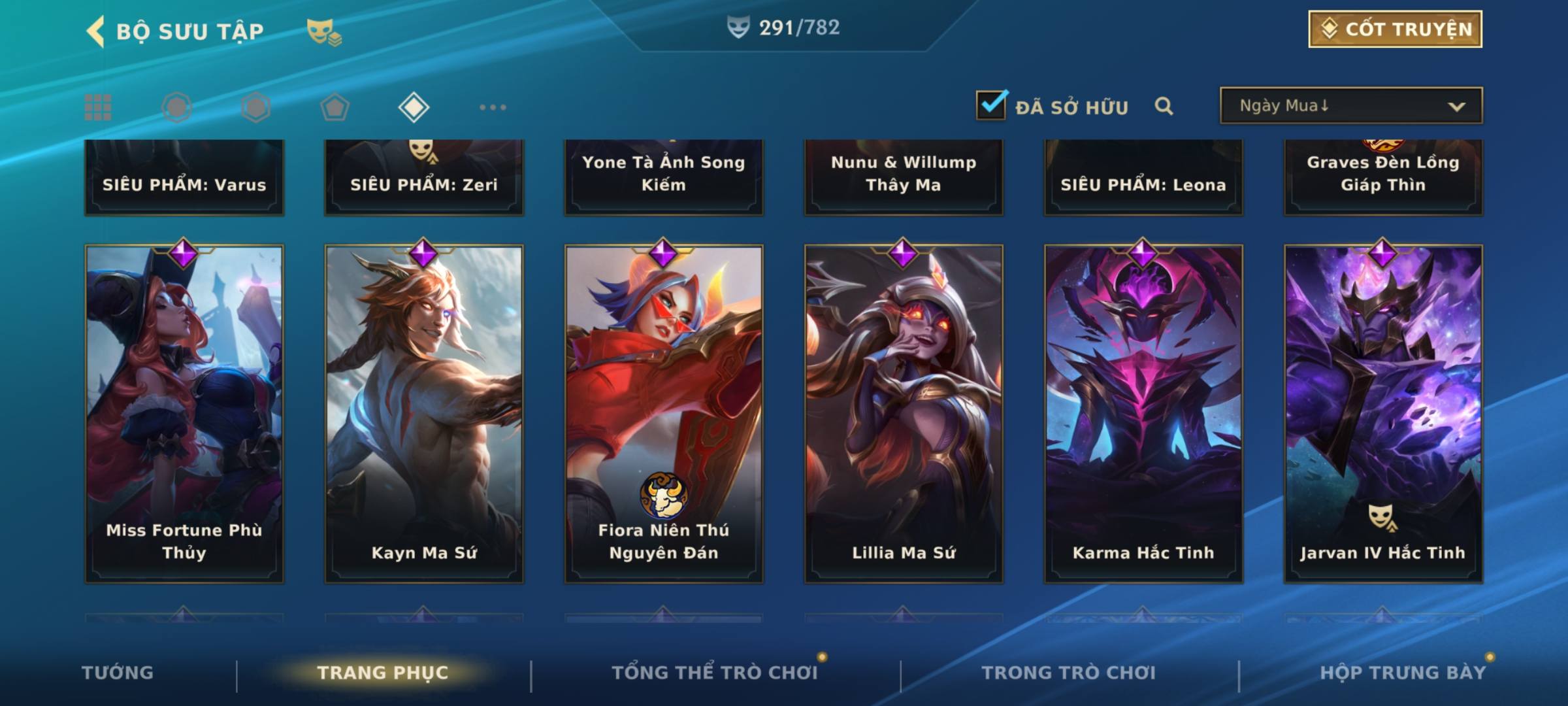Select the diamond rarity filter
This screenshot has width=1568, height=706.
pos(414,107)
